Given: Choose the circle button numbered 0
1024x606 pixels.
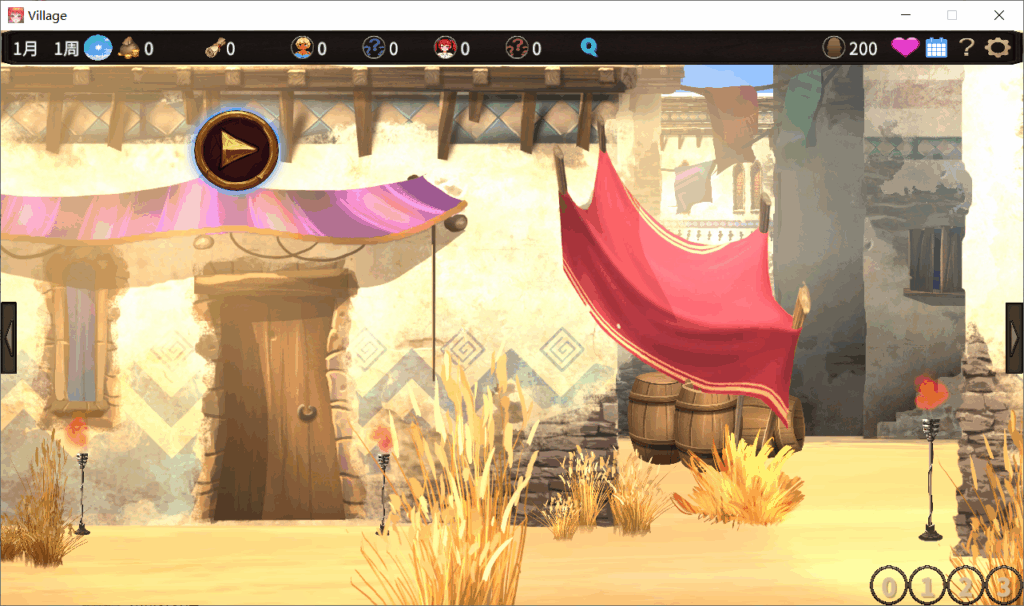Looking at the screenshot, I should tap(889, 586).
